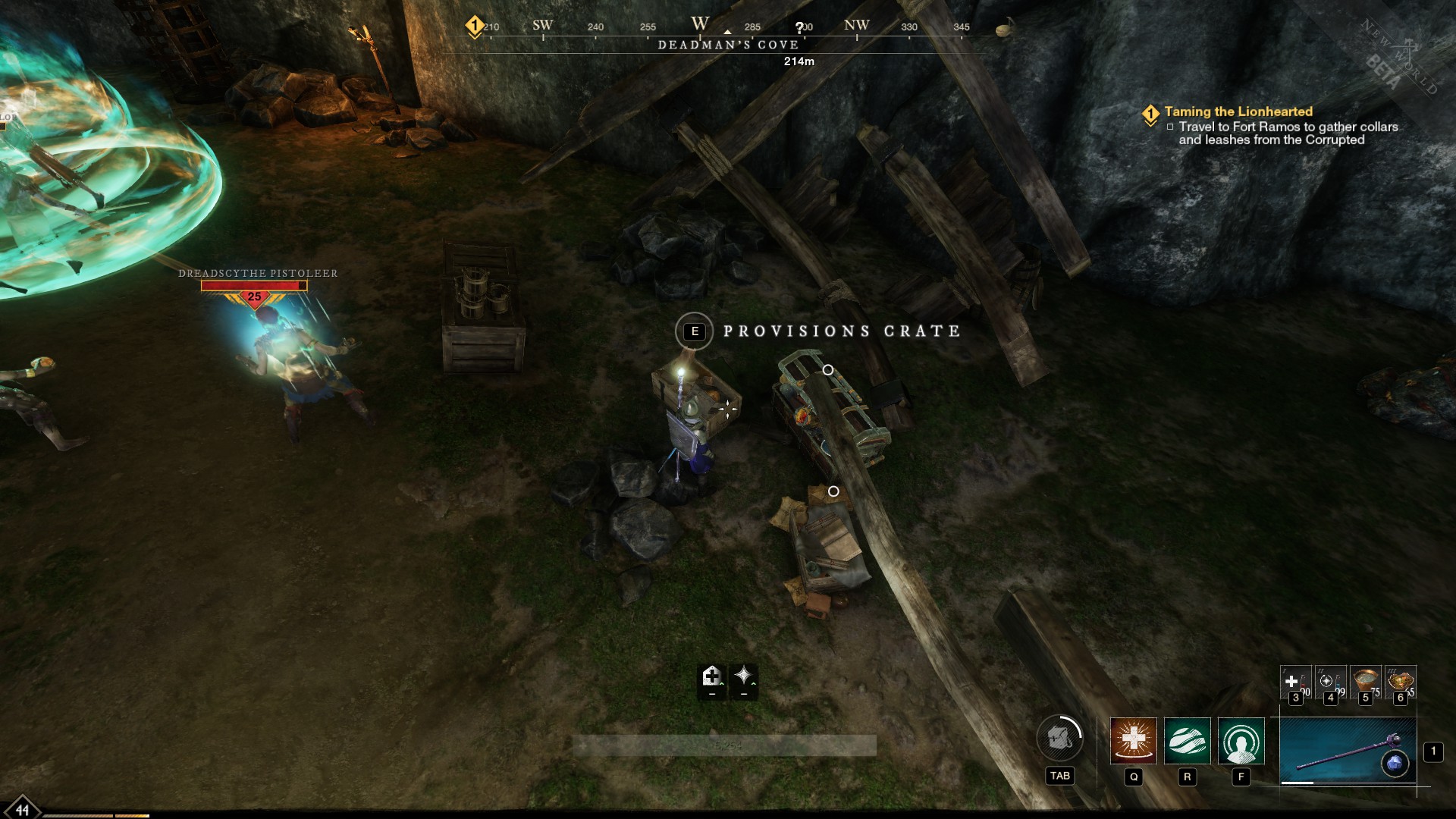Click the Dreadscythe Pistoleer health bar

pyautogui.click(x=253, y=284)
